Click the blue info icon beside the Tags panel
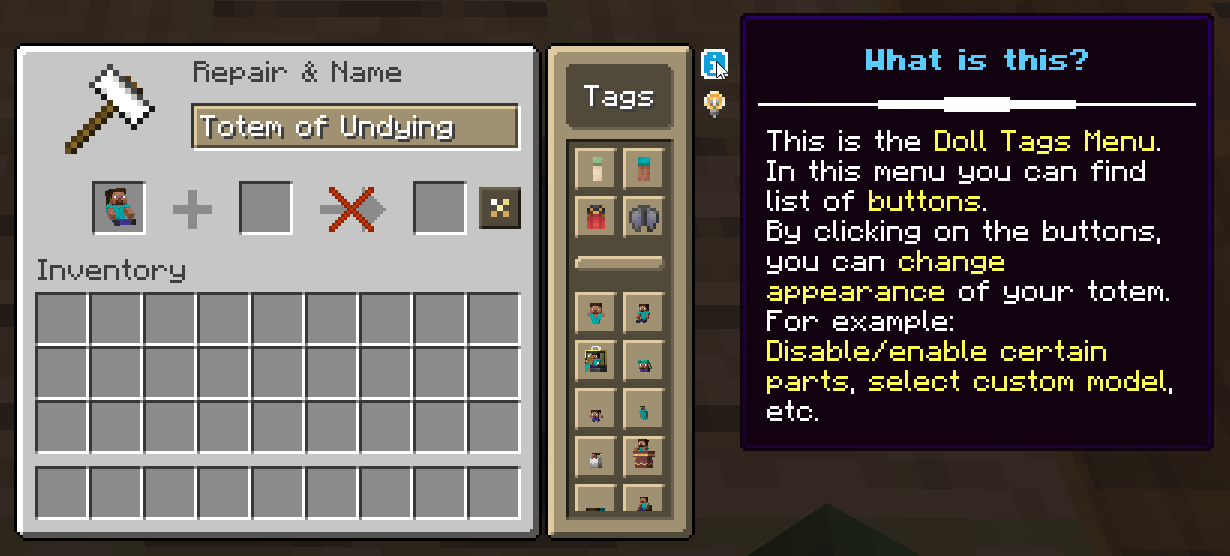The width and height of the screenshot is (1230, 556). coord(713,65)
